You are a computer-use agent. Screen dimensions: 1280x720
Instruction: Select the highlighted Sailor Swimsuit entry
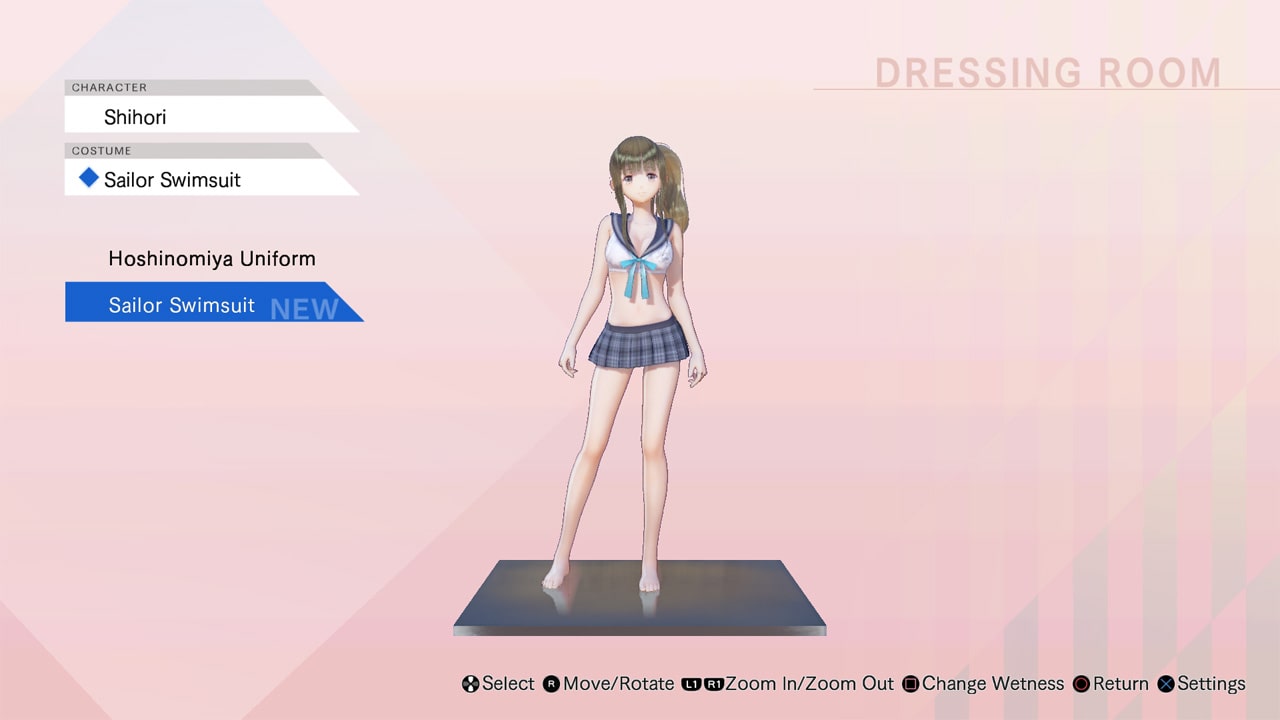(x=183, y=305)
